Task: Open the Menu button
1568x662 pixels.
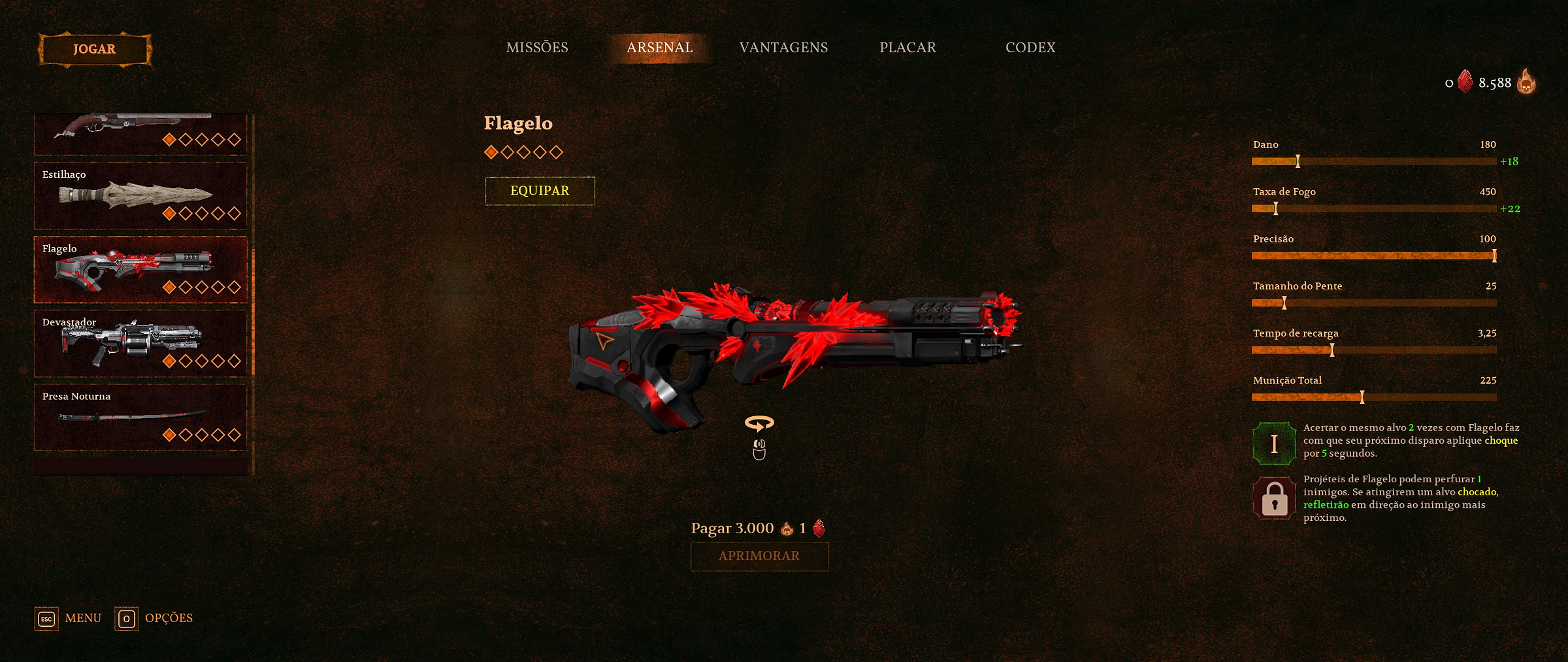Action: (x=69, y=618)
